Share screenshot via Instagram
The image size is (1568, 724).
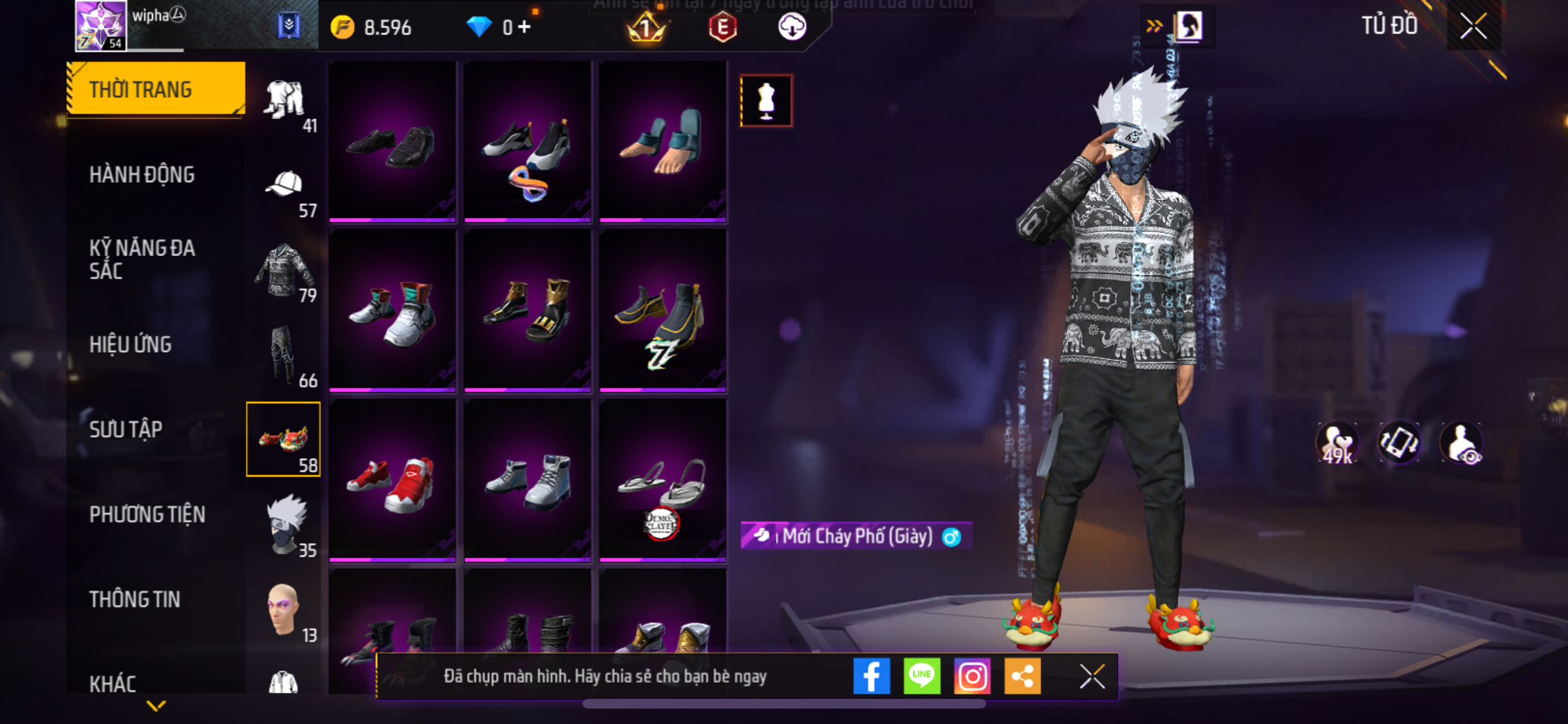[x=972, y=676]
